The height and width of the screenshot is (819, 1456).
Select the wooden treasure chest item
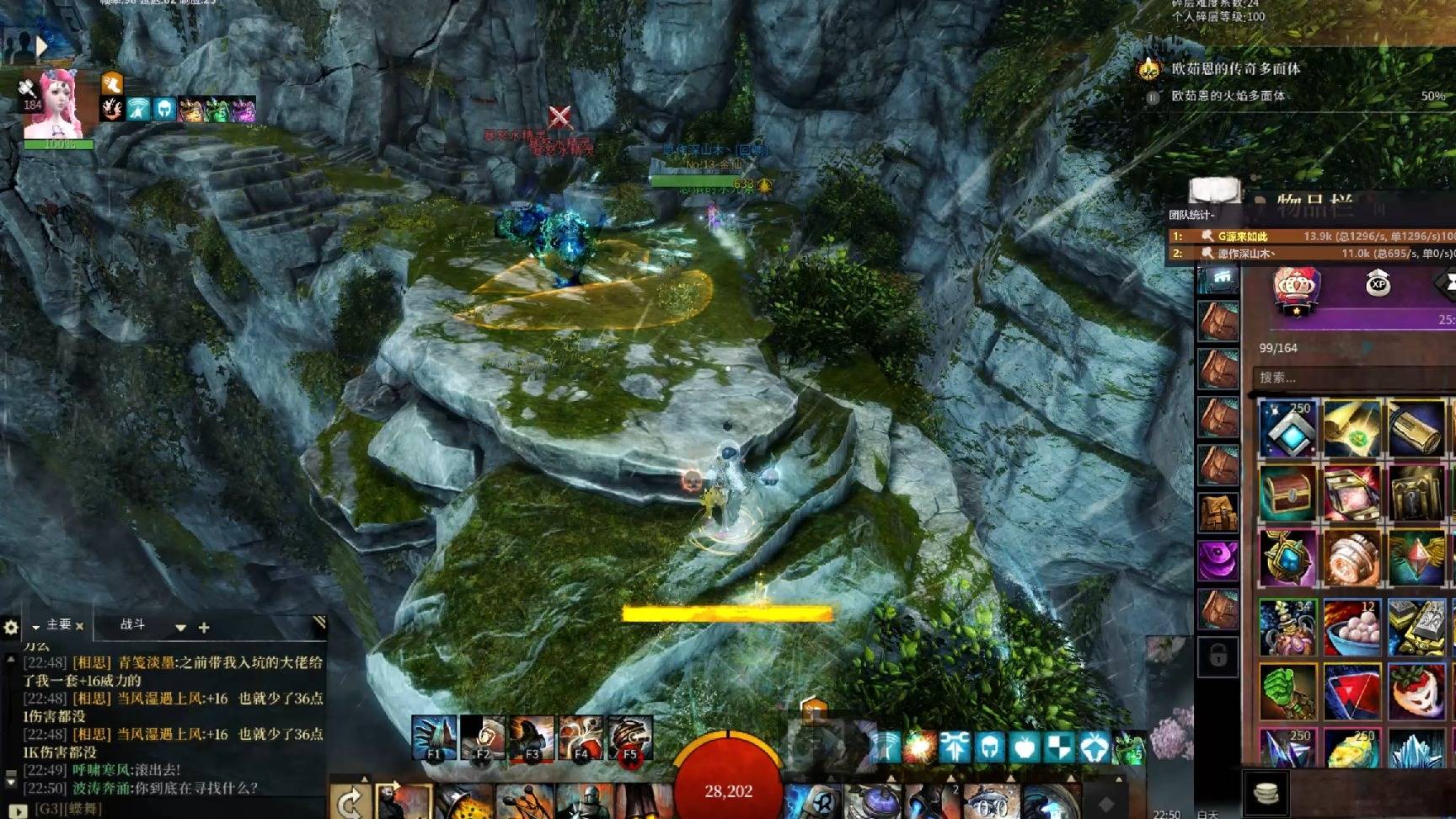[x=1287, y=494]
